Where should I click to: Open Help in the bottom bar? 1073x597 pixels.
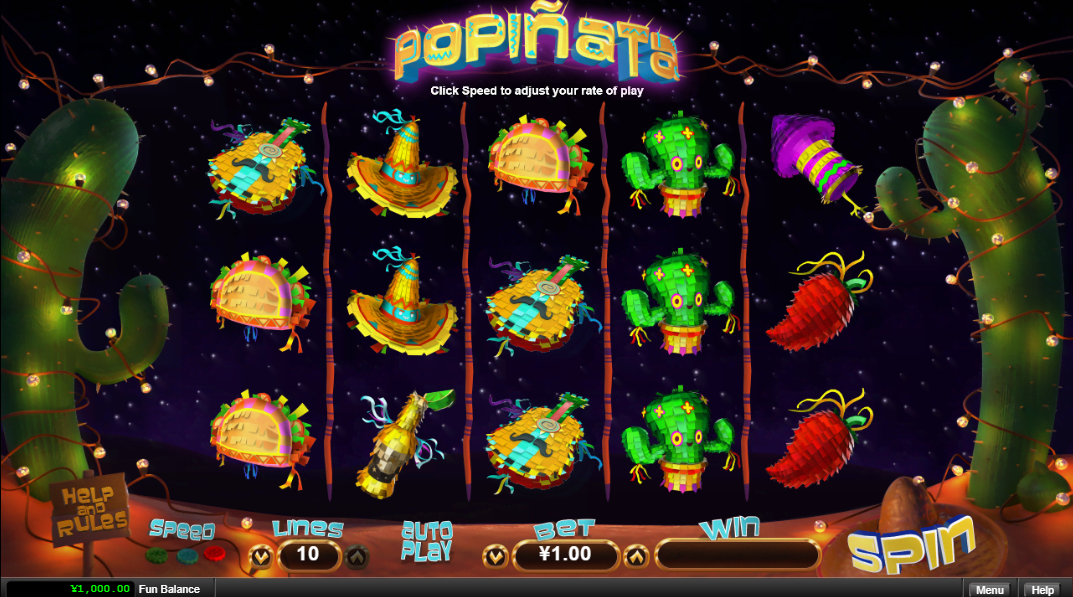(x=1043, y=590)
